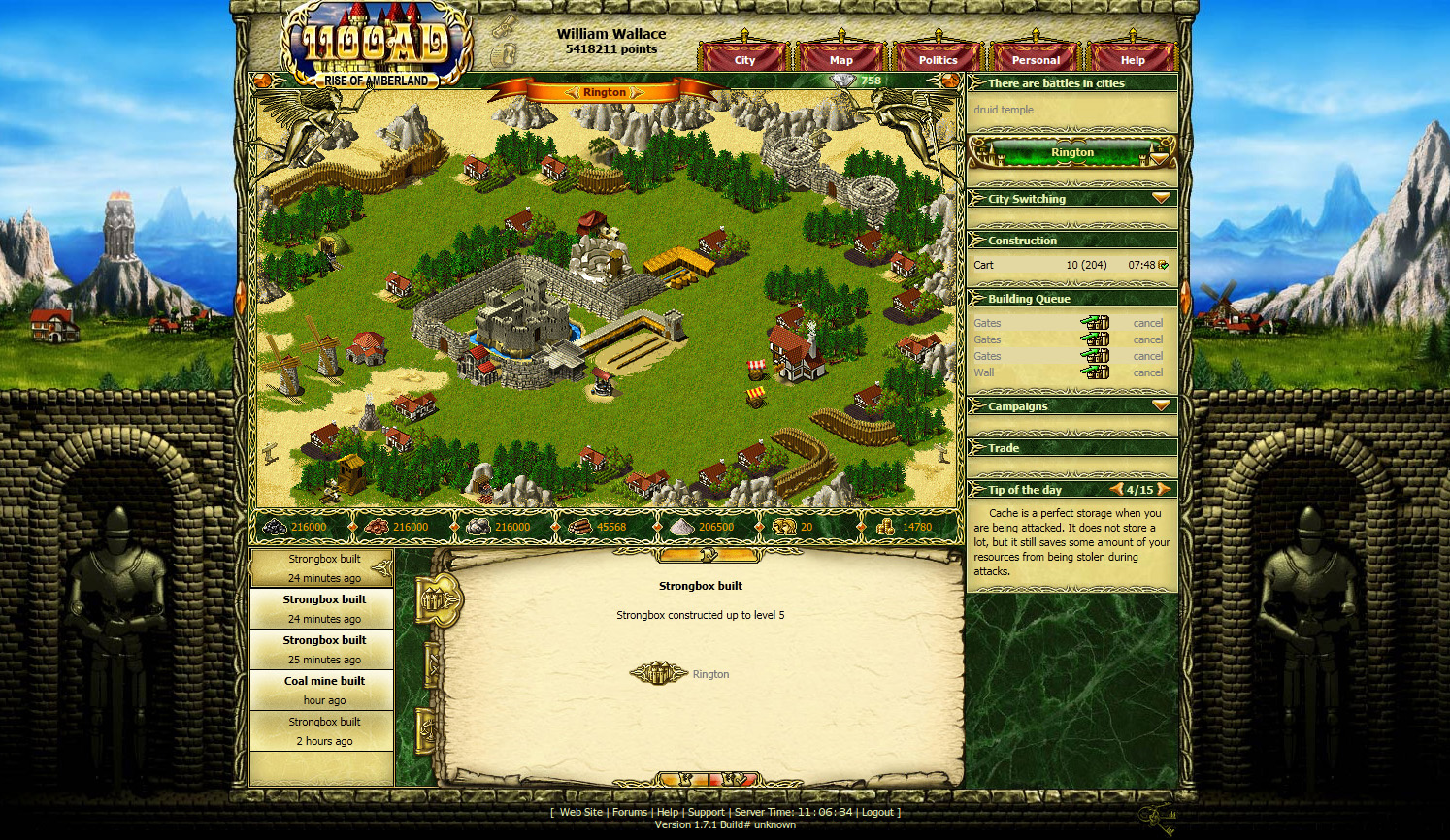This screenshot has width=1450, height=840.
Task: Select Strongbox built 25 minutes ago message
Action: click(x=324, y=649)
